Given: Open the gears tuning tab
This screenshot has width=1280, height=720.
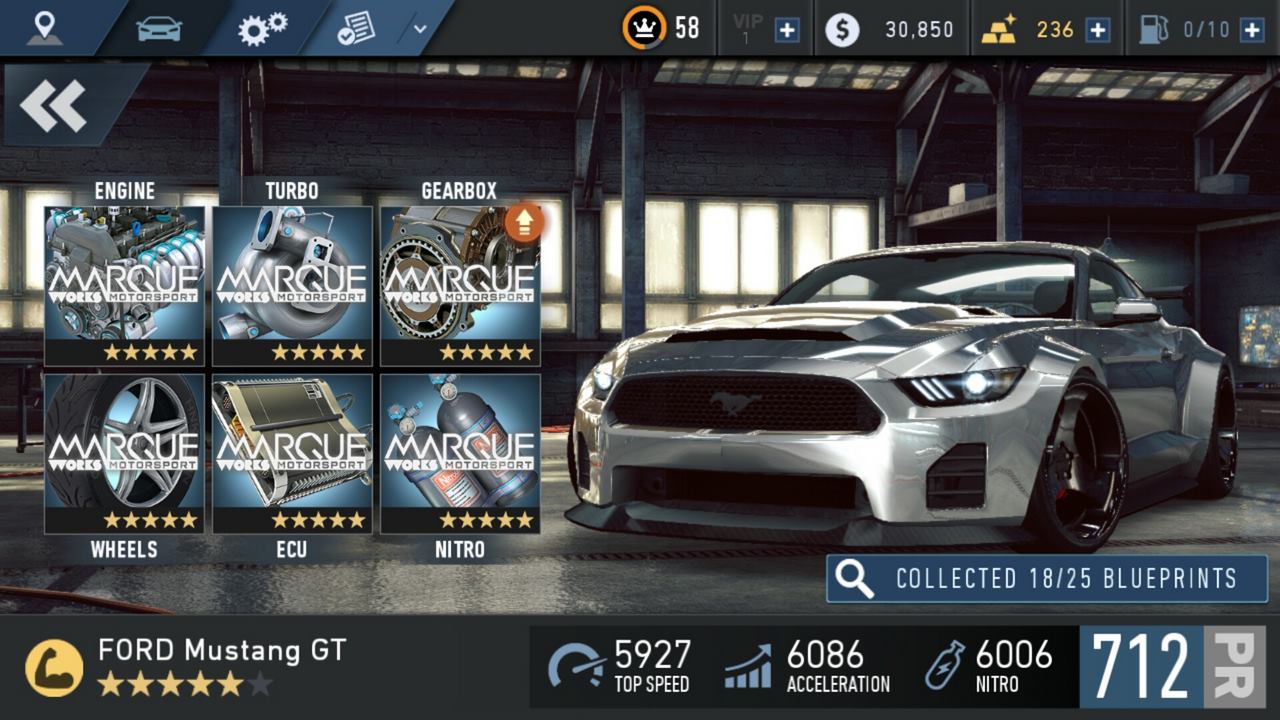Looking at the screenshot, I should [262, 28].
